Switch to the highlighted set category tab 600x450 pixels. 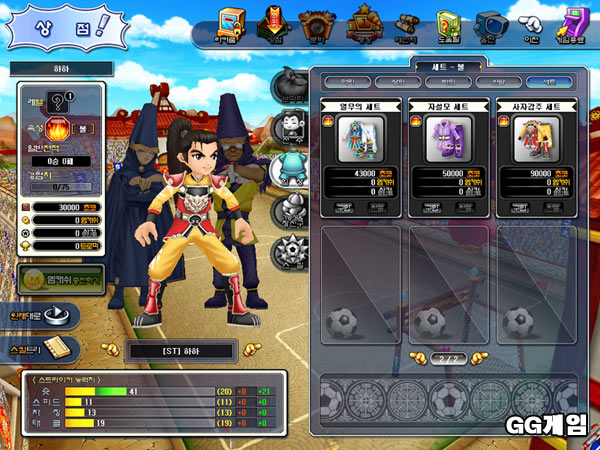point(549,81)
